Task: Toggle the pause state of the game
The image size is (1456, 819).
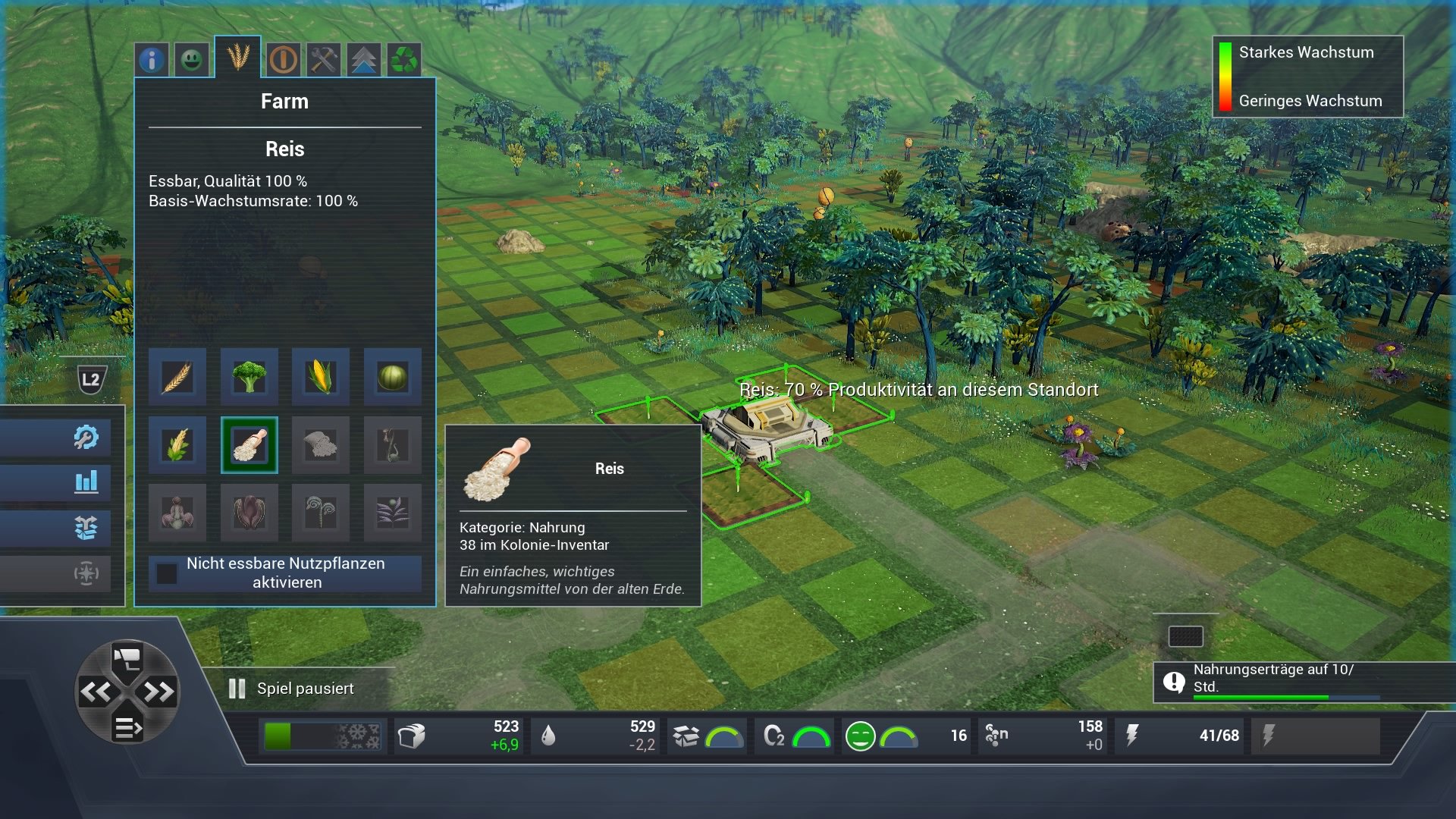Action: [236, 688]
